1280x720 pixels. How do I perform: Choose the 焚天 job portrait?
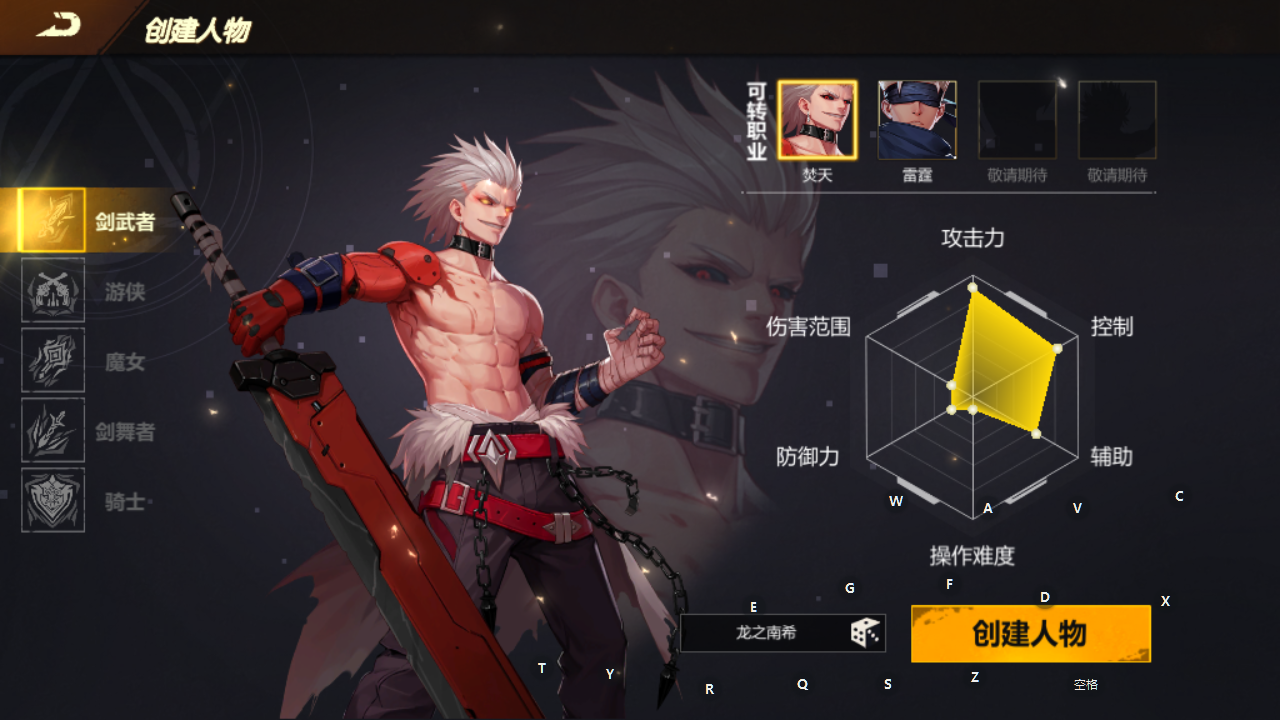pyautogui.click(x=817, y=121)
